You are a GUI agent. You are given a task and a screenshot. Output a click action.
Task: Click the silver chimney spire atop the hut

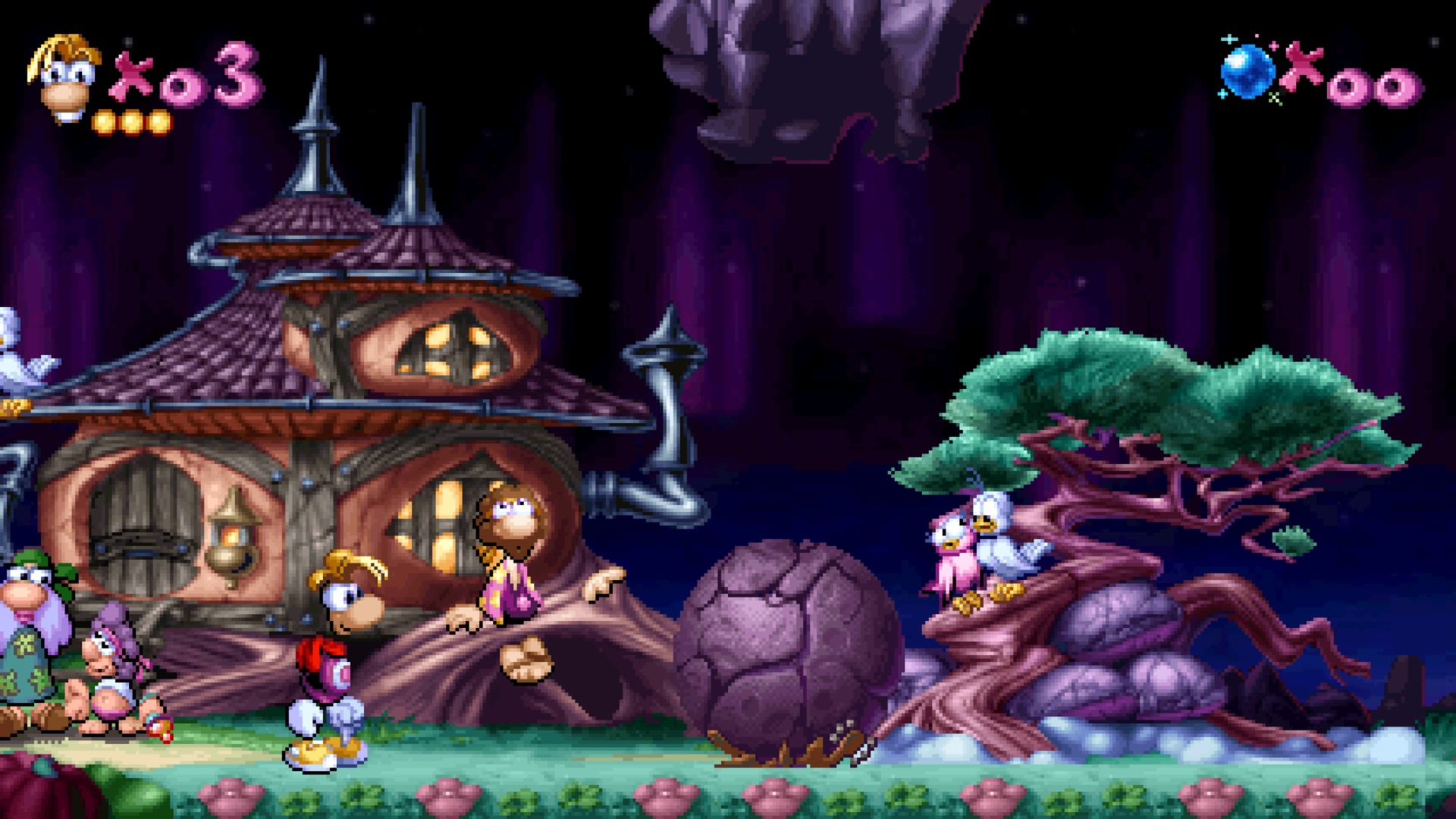tap(318, 129)
